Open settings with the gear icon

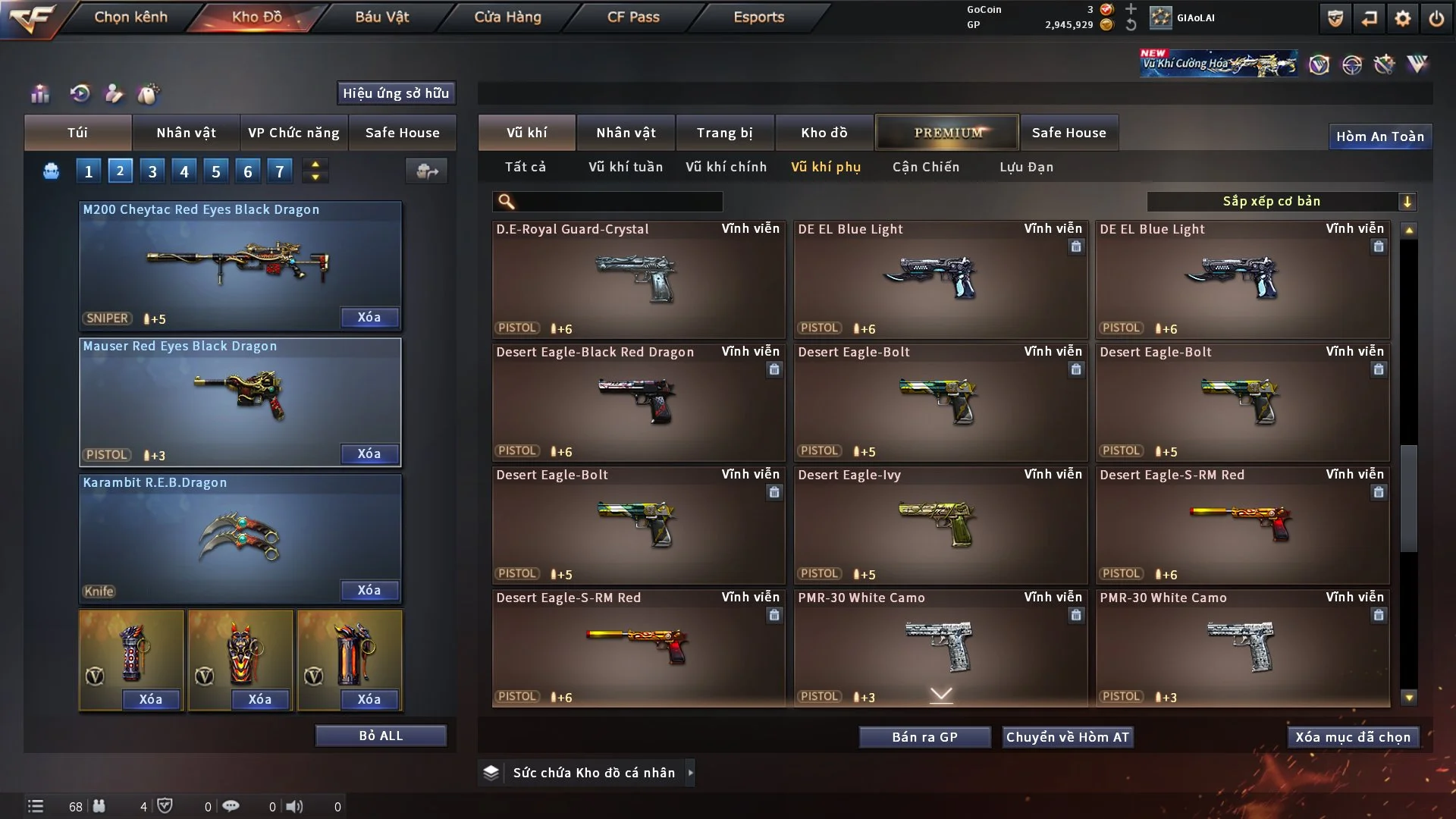click(x=1402, y=18)
